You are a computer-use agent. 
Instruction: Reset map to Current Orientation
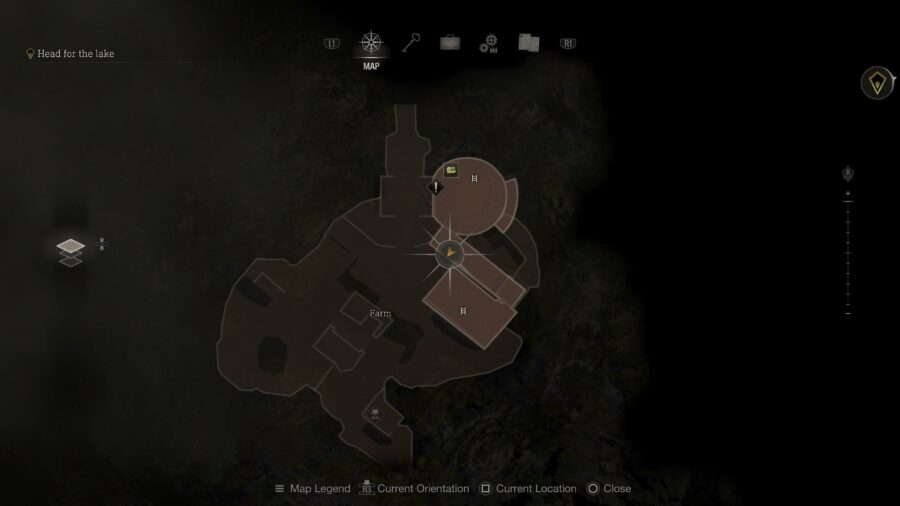(414, 489)
